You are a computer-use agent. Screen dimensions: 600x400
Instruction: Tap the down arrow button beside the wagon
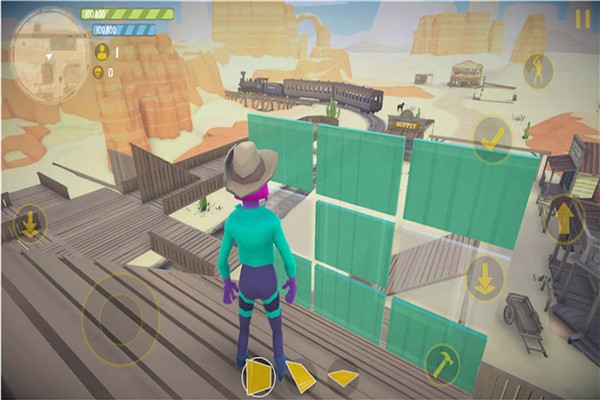pos(485,277)
